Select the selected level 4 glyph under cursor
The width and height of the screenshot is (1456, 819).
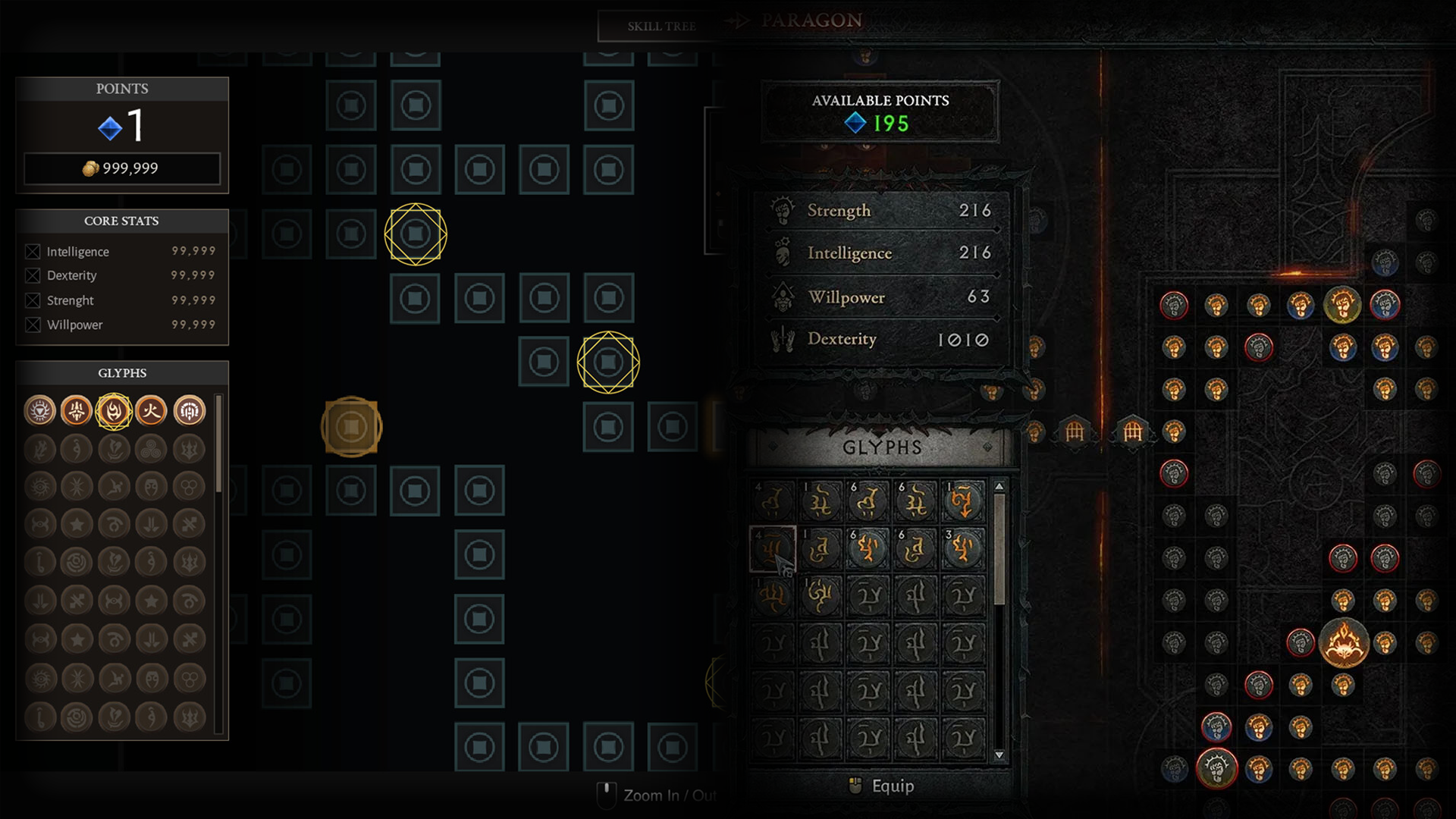772,548
